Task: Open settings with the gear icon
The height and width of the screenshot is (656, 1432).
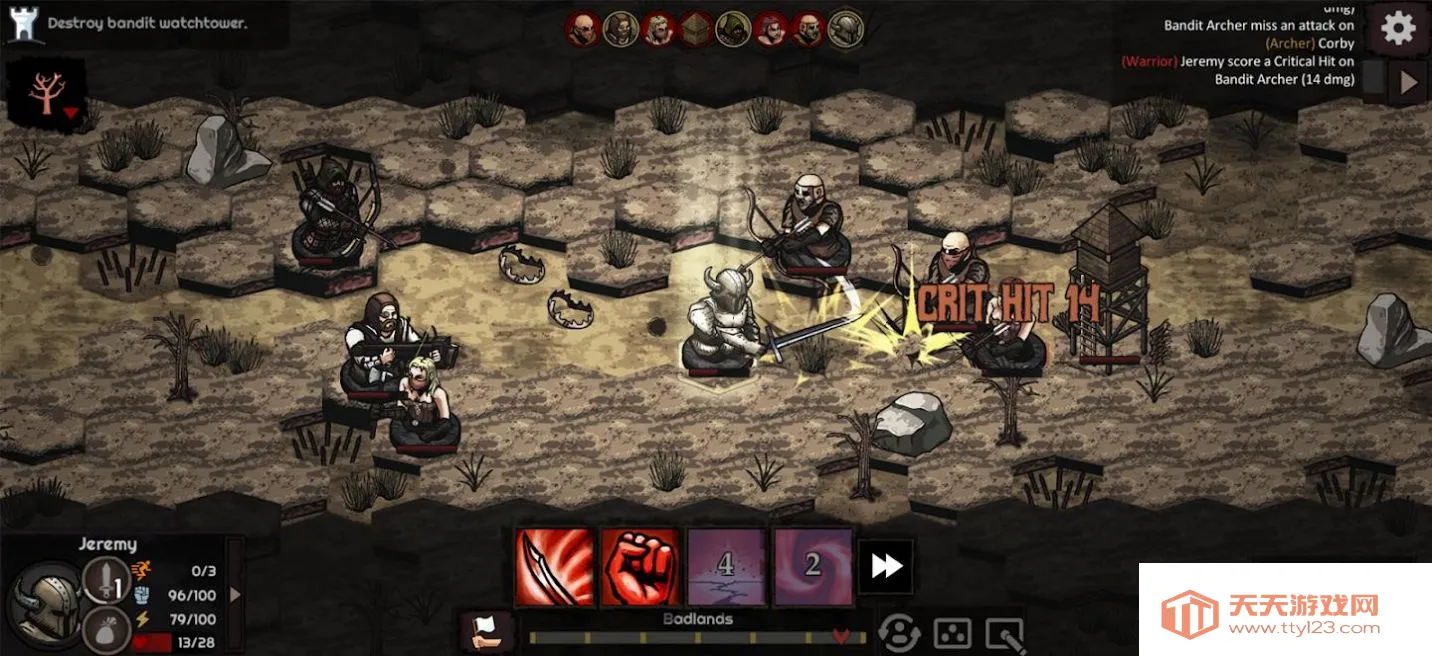Action: pyautogui.click(x=1398, y=28)
